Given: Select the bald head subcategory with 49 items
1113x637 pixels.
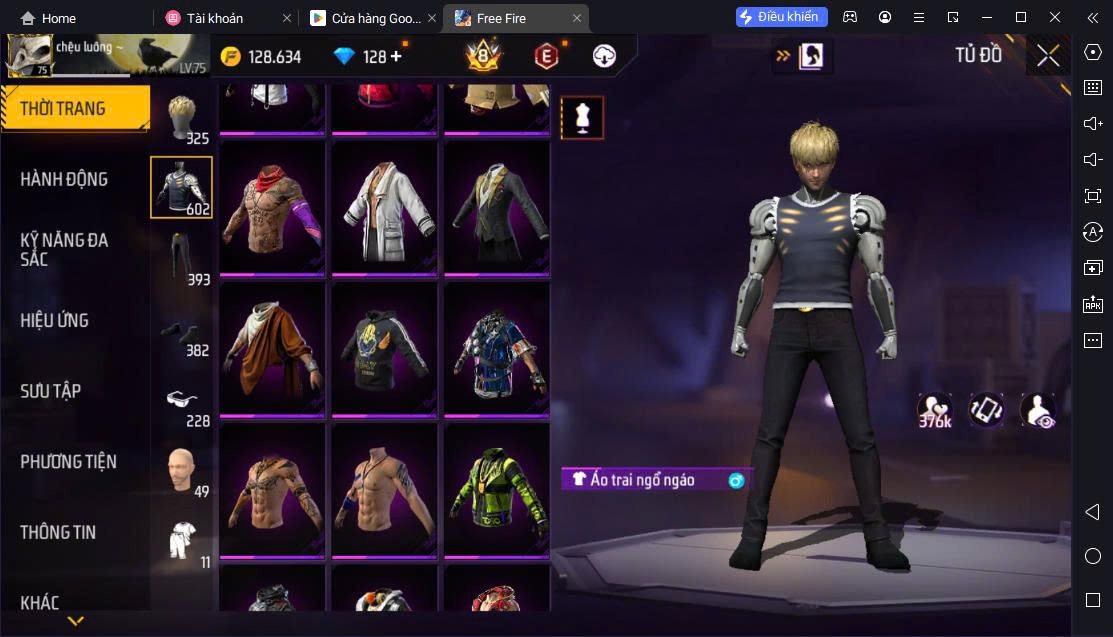Looking at the screenshot, I should (x=182, y=470).
